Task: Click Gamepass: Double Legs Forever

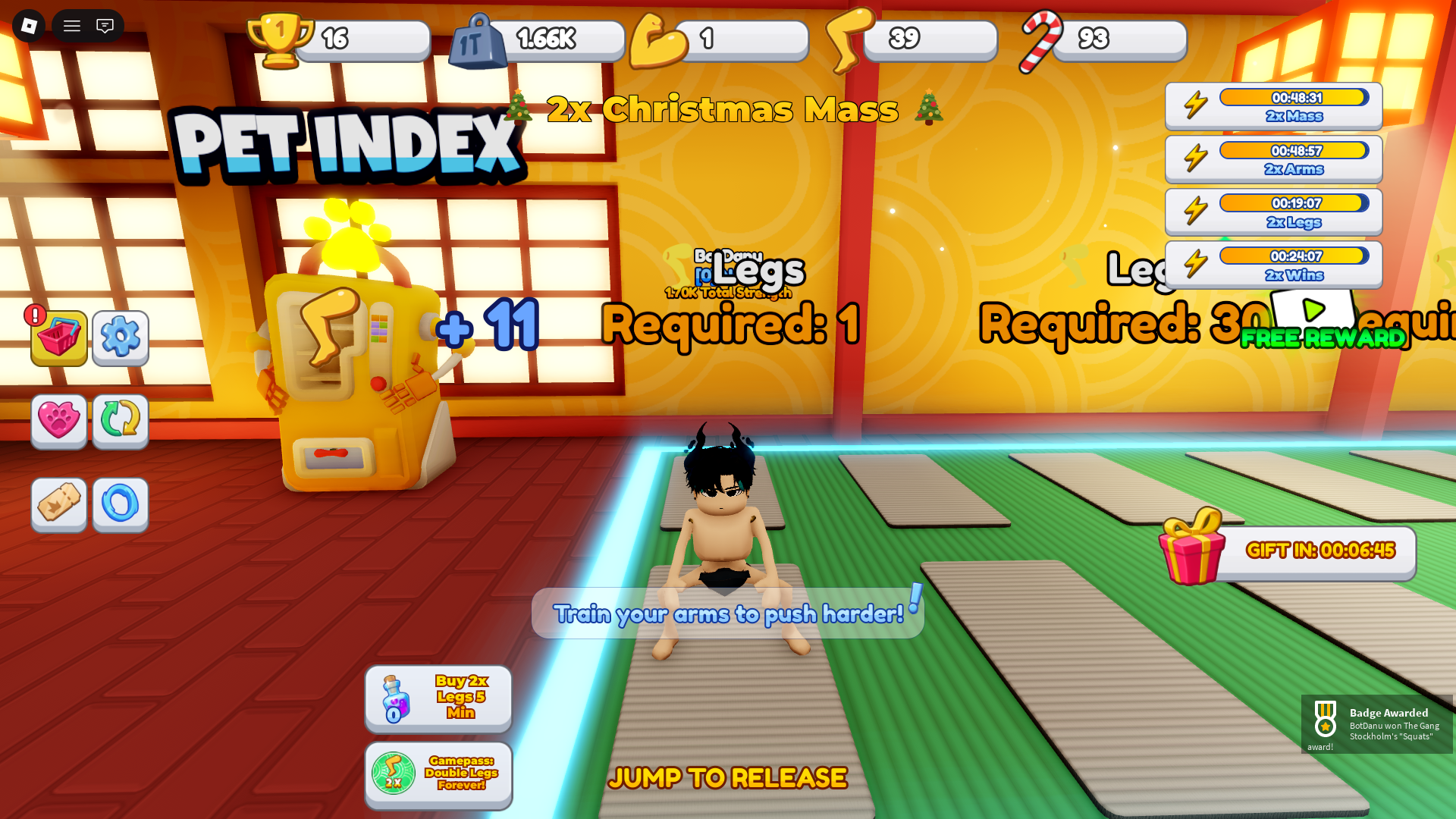Action: tap(438, 775)
